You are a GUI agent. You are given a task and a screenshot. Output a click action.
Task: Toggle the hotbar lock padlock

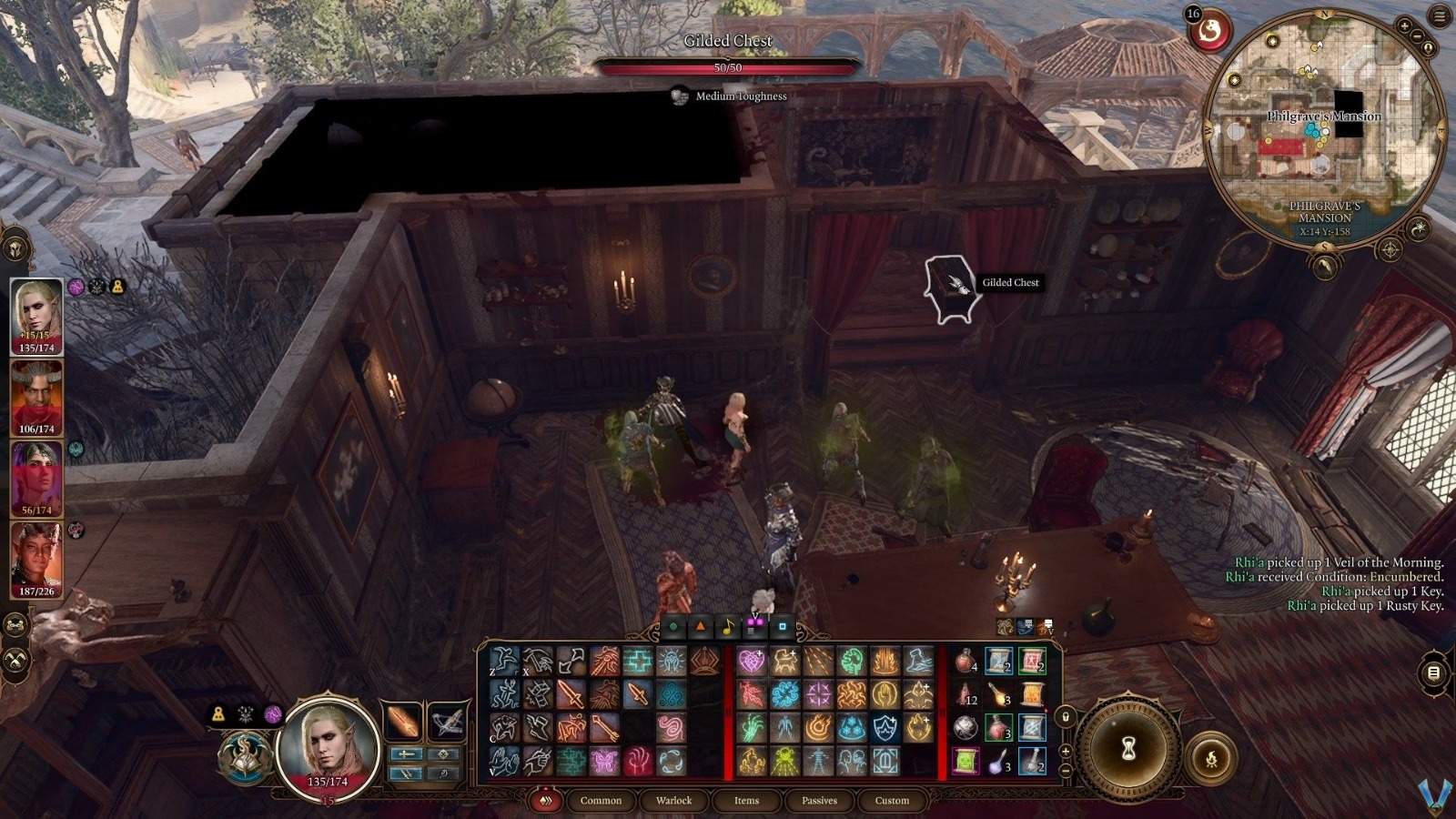tap(1066, 717)
